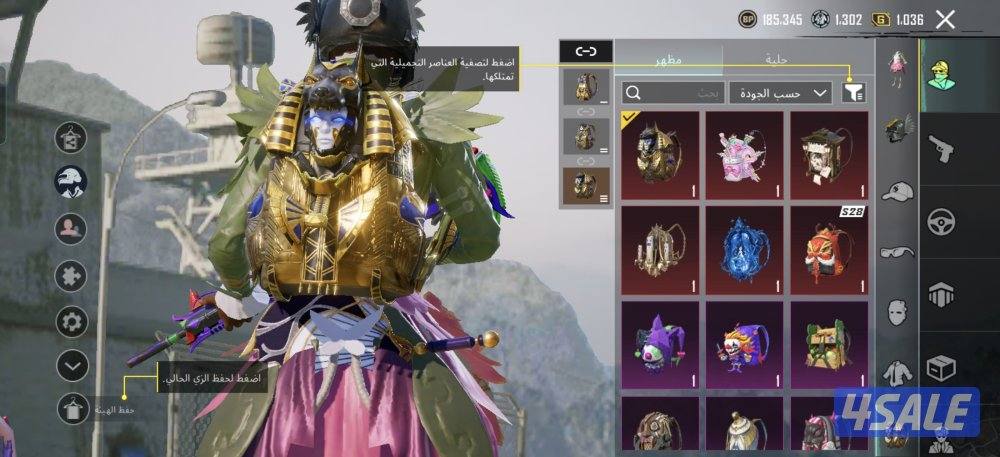Viewport: 1000px width, 457px height.
Task: Open the filter for owned cosmetic items
Action: 853,93
